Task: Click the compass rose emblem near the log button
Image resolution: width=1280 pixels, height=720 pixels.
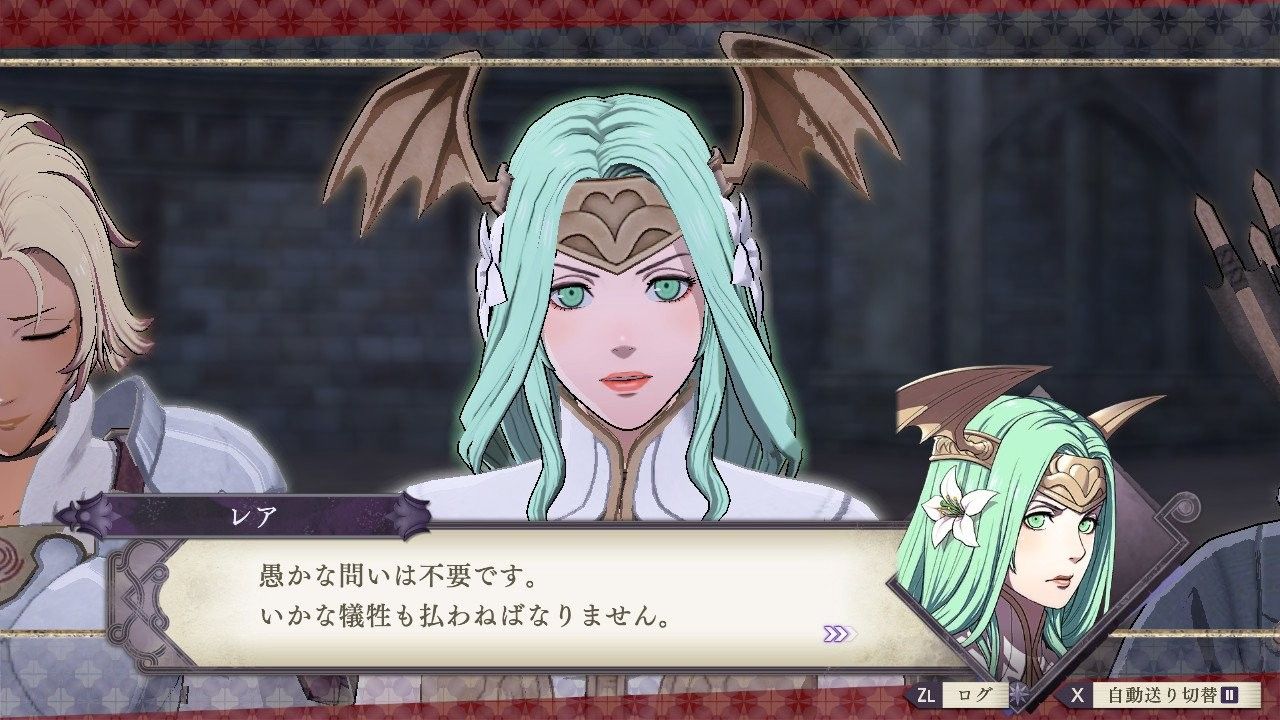Action: click(x=1018, y=694)
